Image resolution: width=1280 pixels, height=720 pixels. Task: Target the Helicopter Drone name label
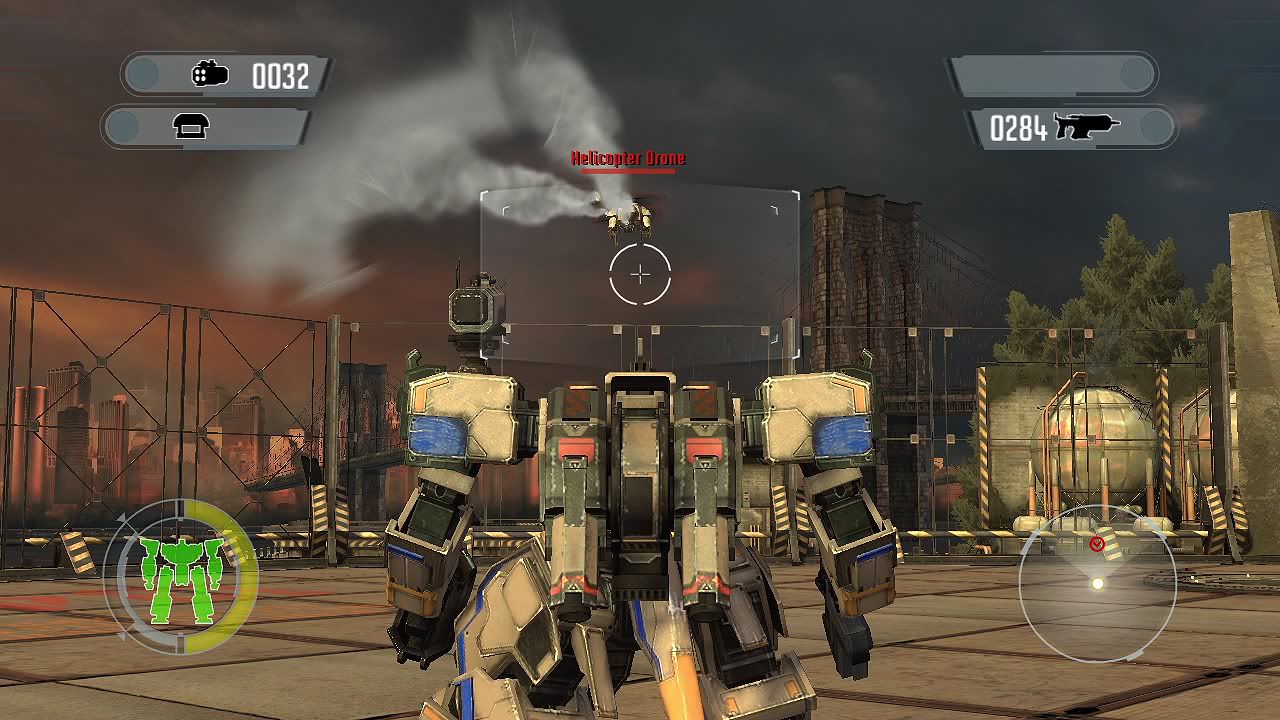pos(628,158)
